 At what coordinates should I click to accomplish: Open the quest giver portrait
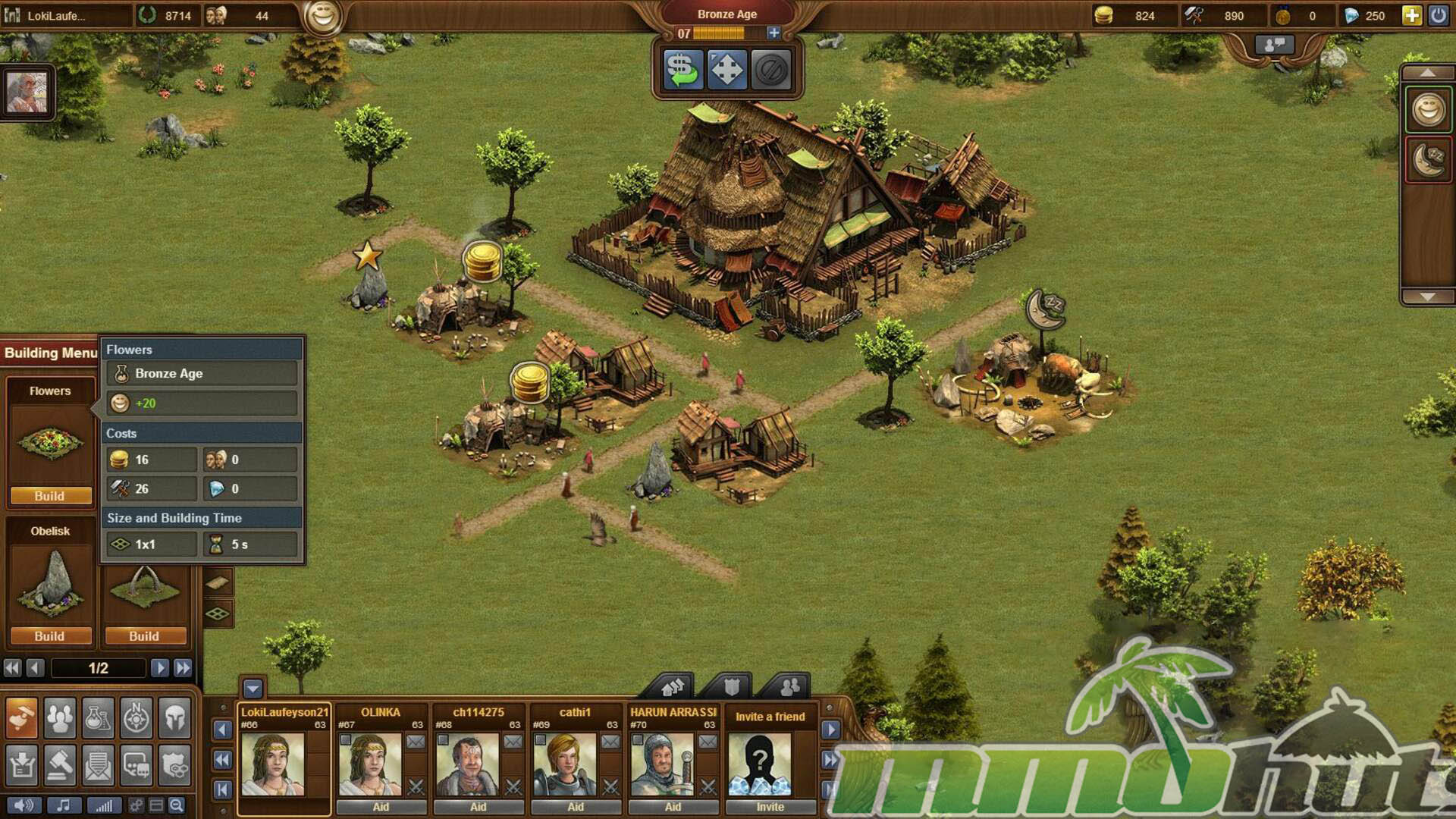(27, 93)
